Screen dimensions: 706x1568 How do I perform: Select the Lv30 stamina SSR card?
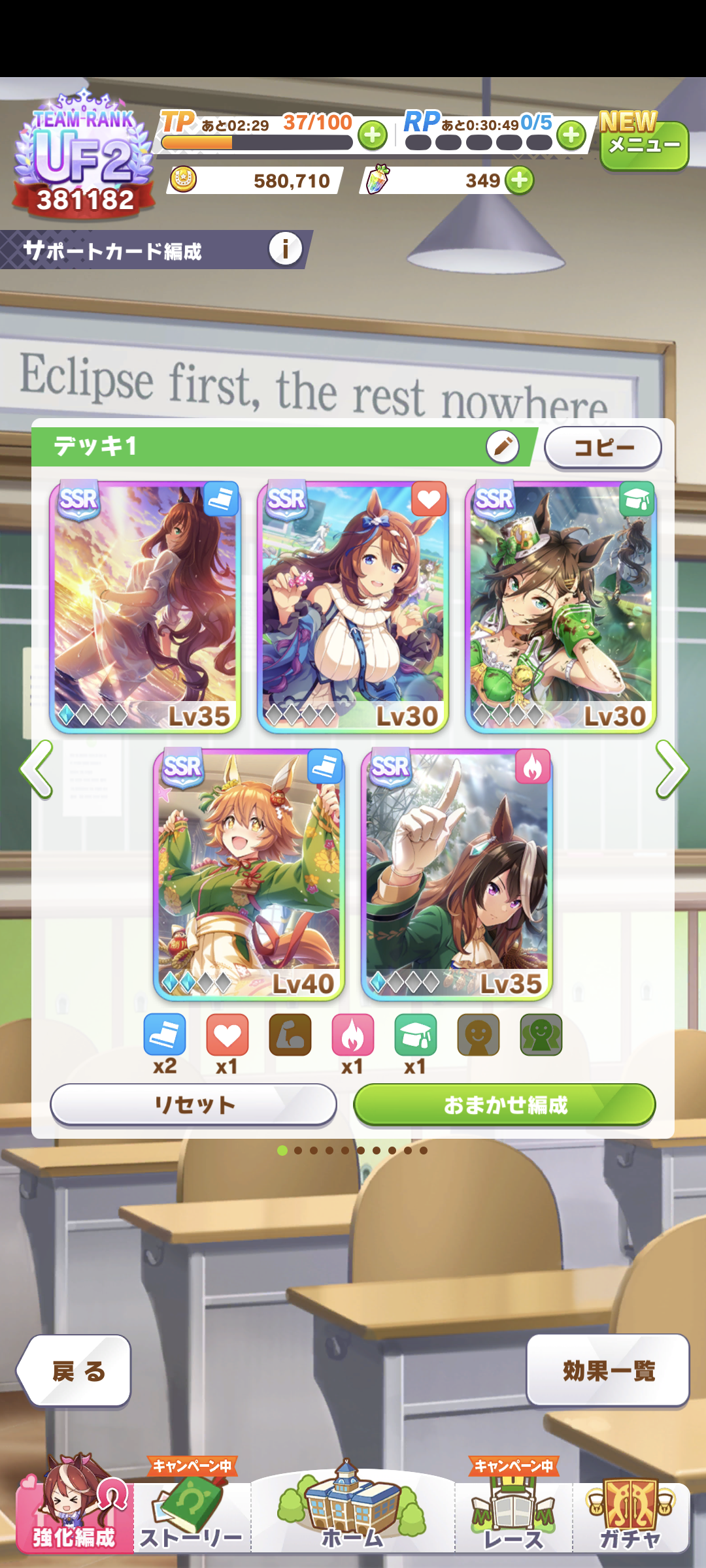[x=353, y=608]
